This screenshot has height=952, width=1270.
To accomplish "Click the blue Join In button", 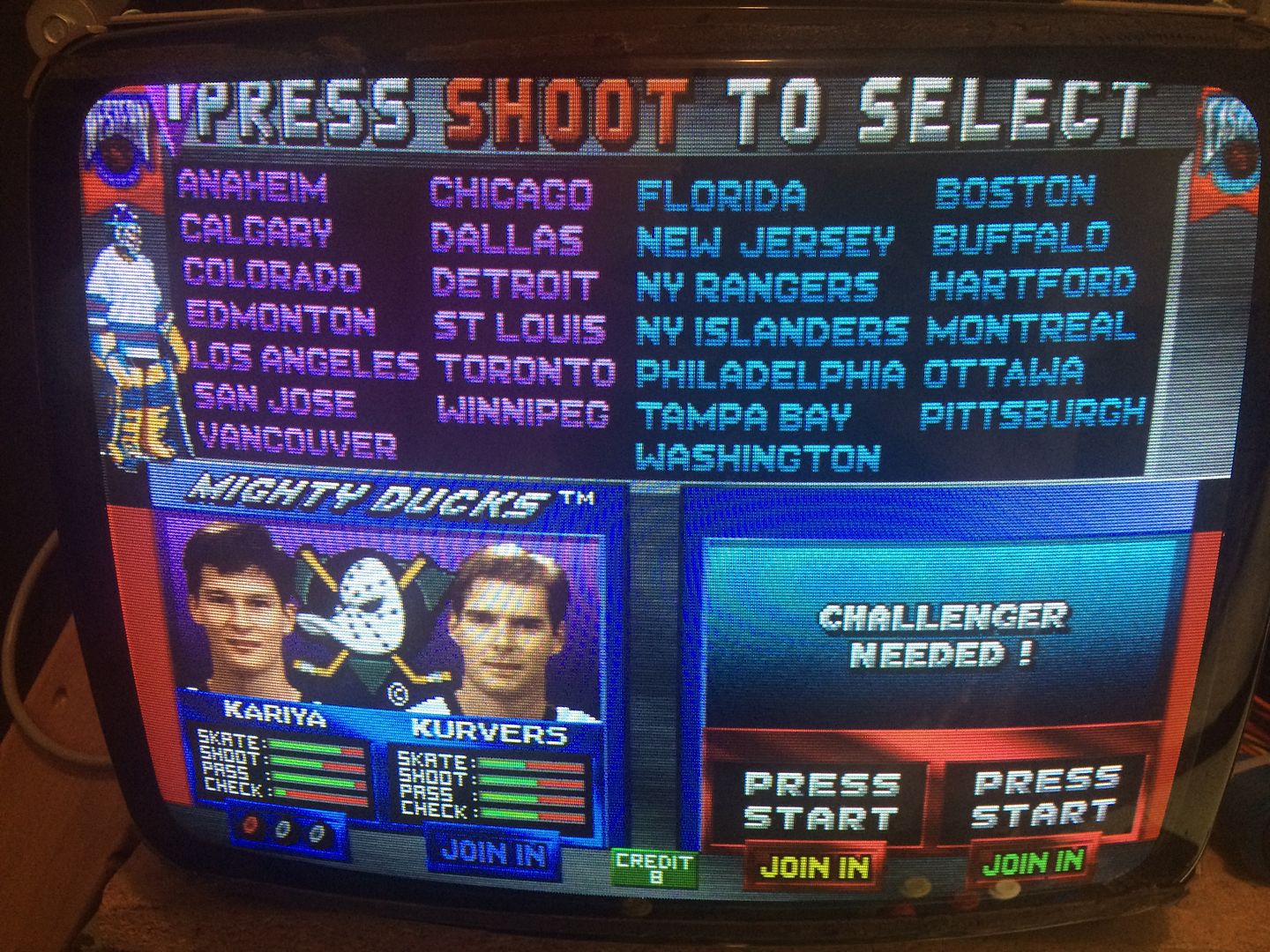I will tap(493, 852).
